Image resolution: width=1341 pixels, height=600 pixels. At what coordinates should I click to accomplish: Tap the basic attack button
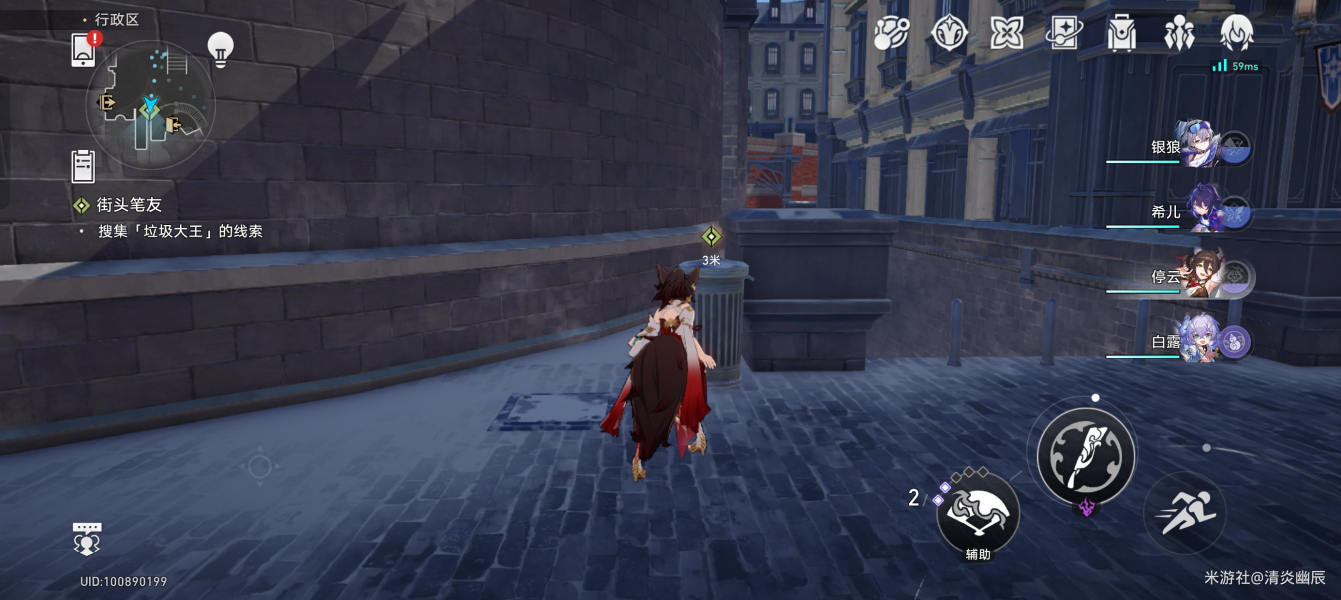tap(1086, 456)
